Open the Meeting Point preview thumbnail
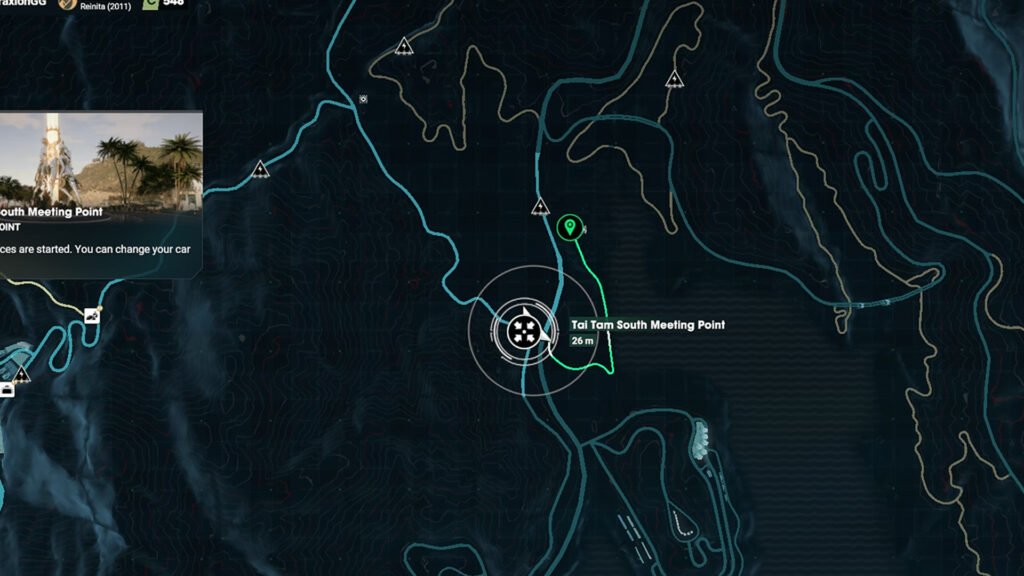The width and height of the screenshot is (1024, 576). [101, 158]
